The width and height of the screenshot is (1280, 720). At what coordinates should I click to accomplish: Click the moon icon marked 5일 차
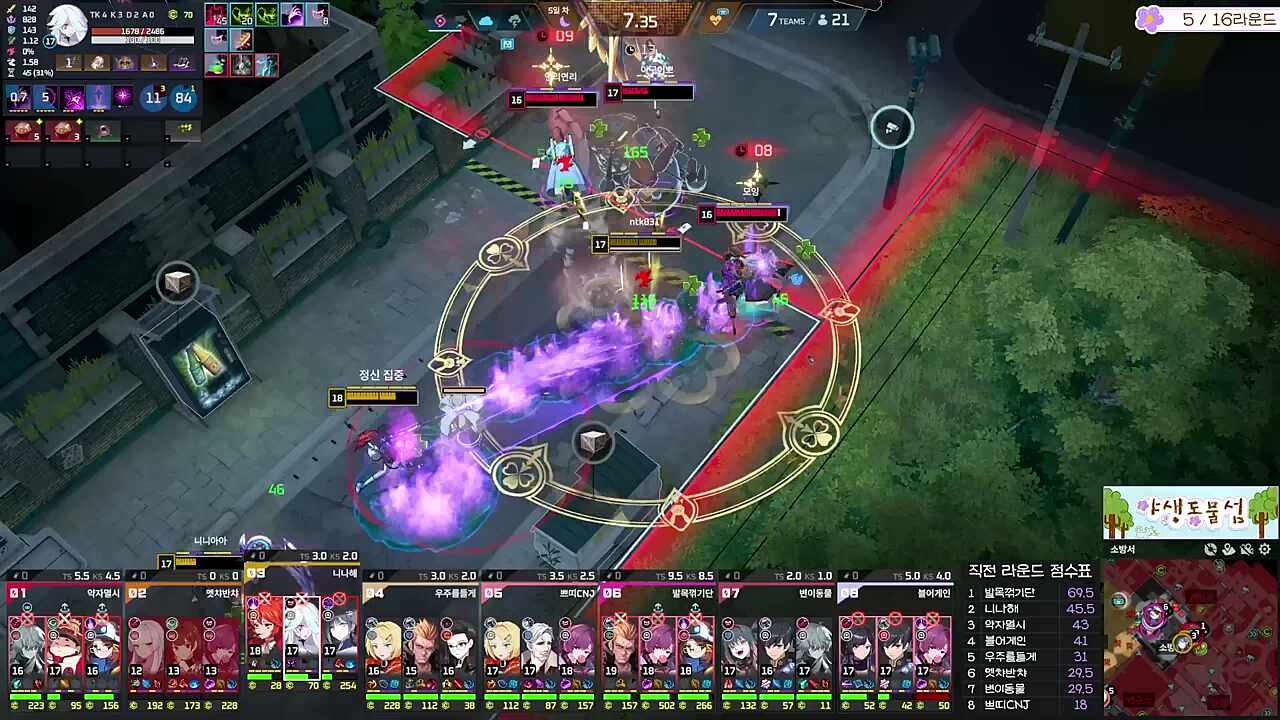click(564, 22)
